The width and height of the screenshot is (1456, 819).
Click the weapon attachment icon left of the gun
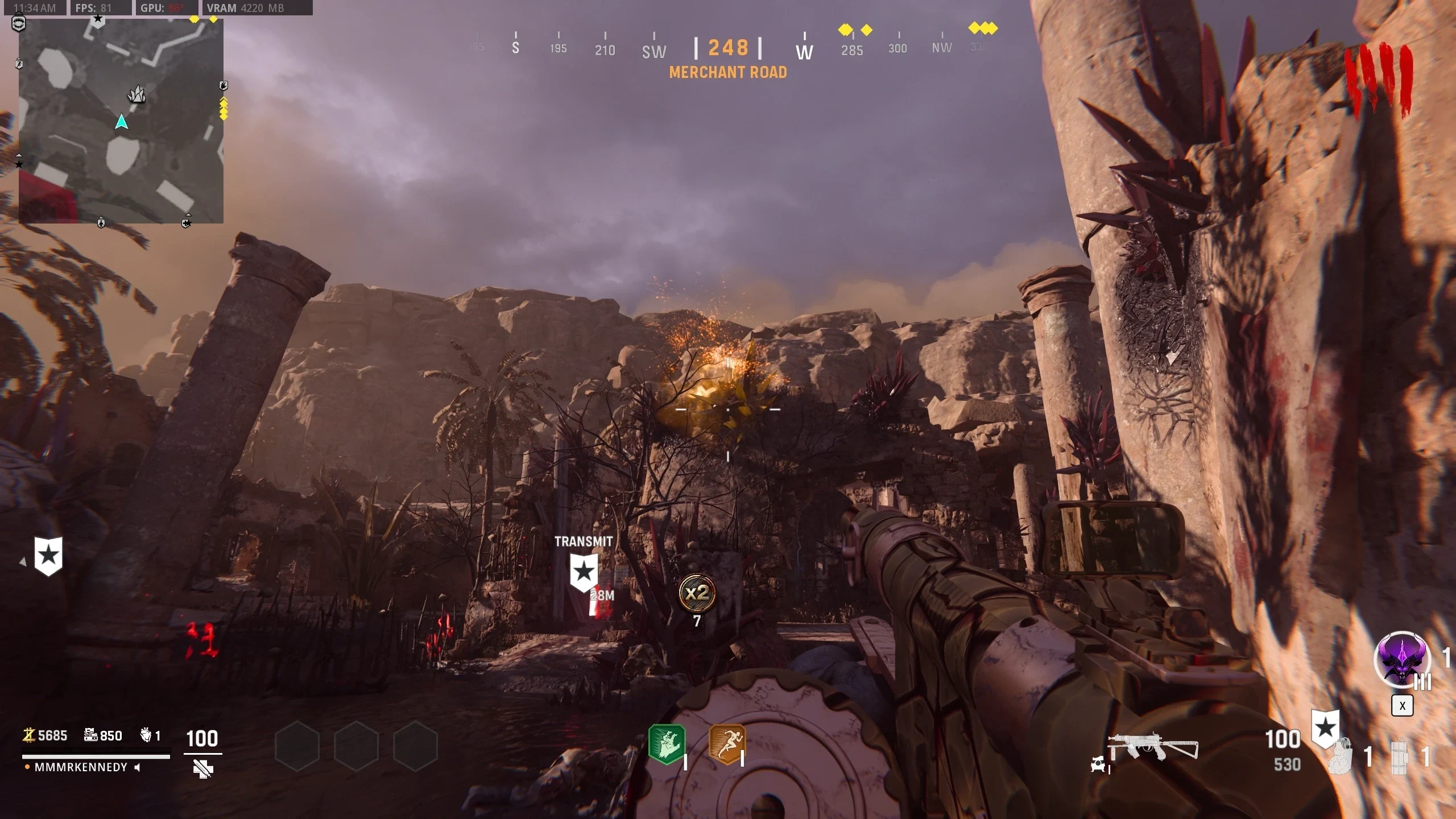1098,765
